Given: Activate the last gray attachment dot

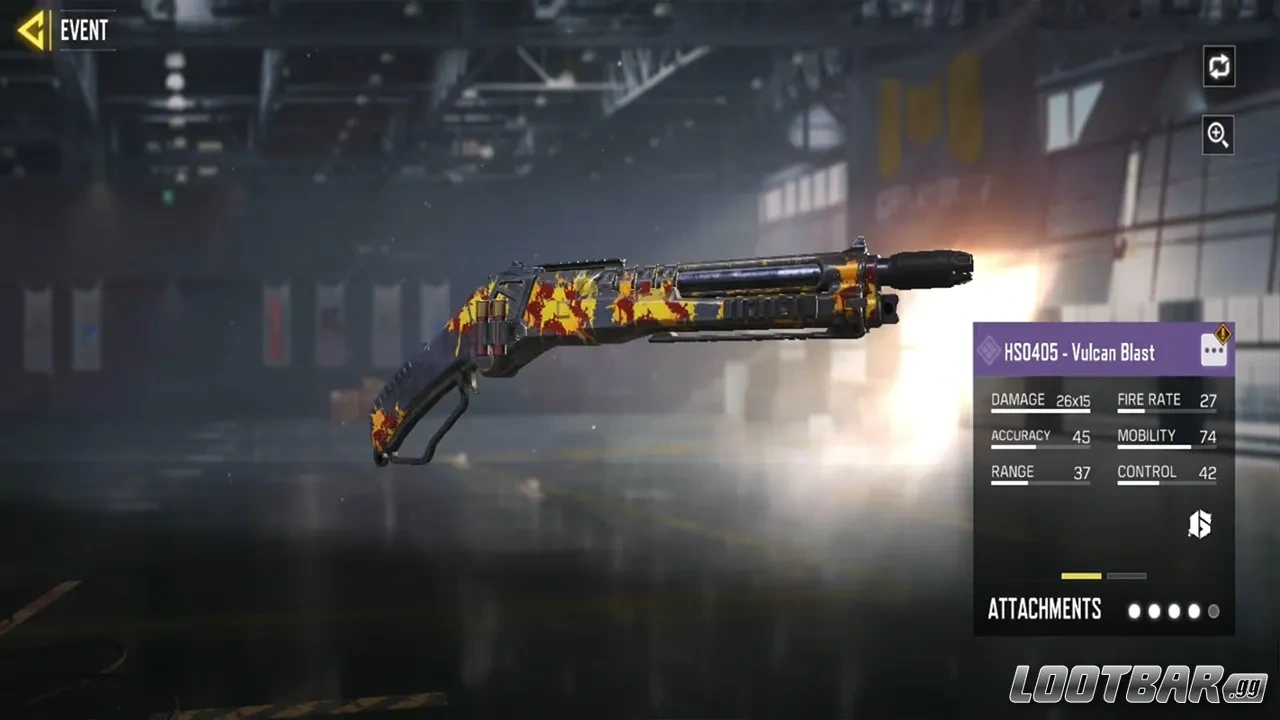Looking at the screenshot, I should coord(1215,610).
